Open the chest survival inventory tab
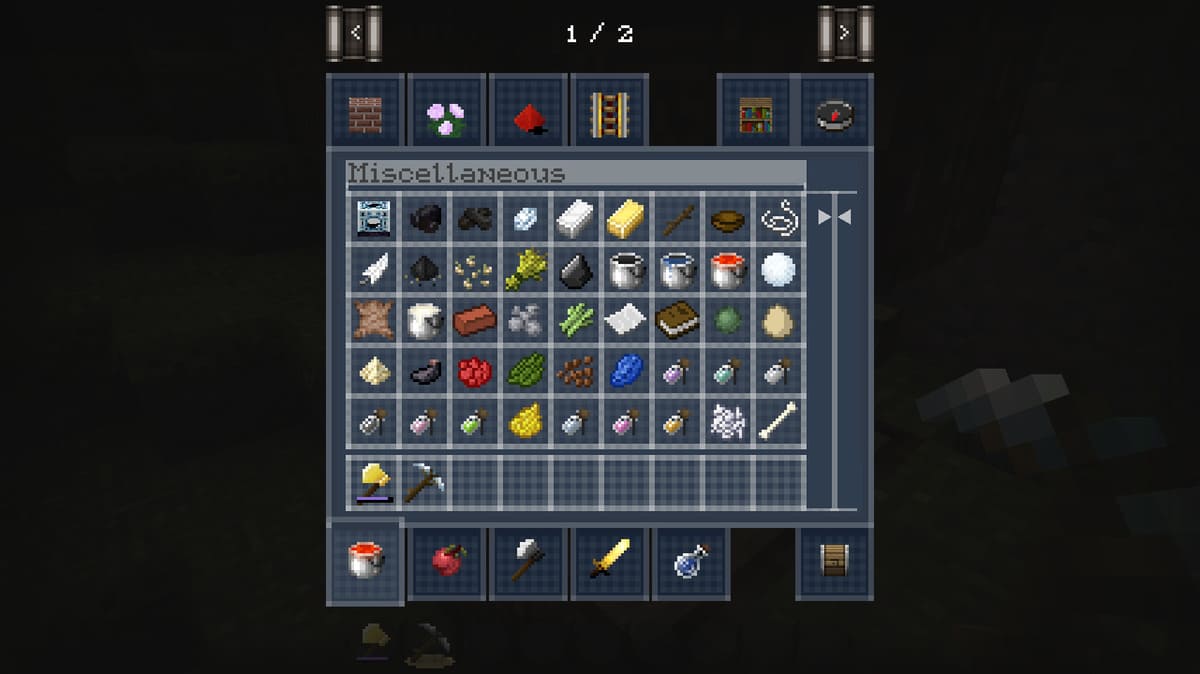This screenshot has height=674, width=1200. pyautogui.click(x=836, y=563)
